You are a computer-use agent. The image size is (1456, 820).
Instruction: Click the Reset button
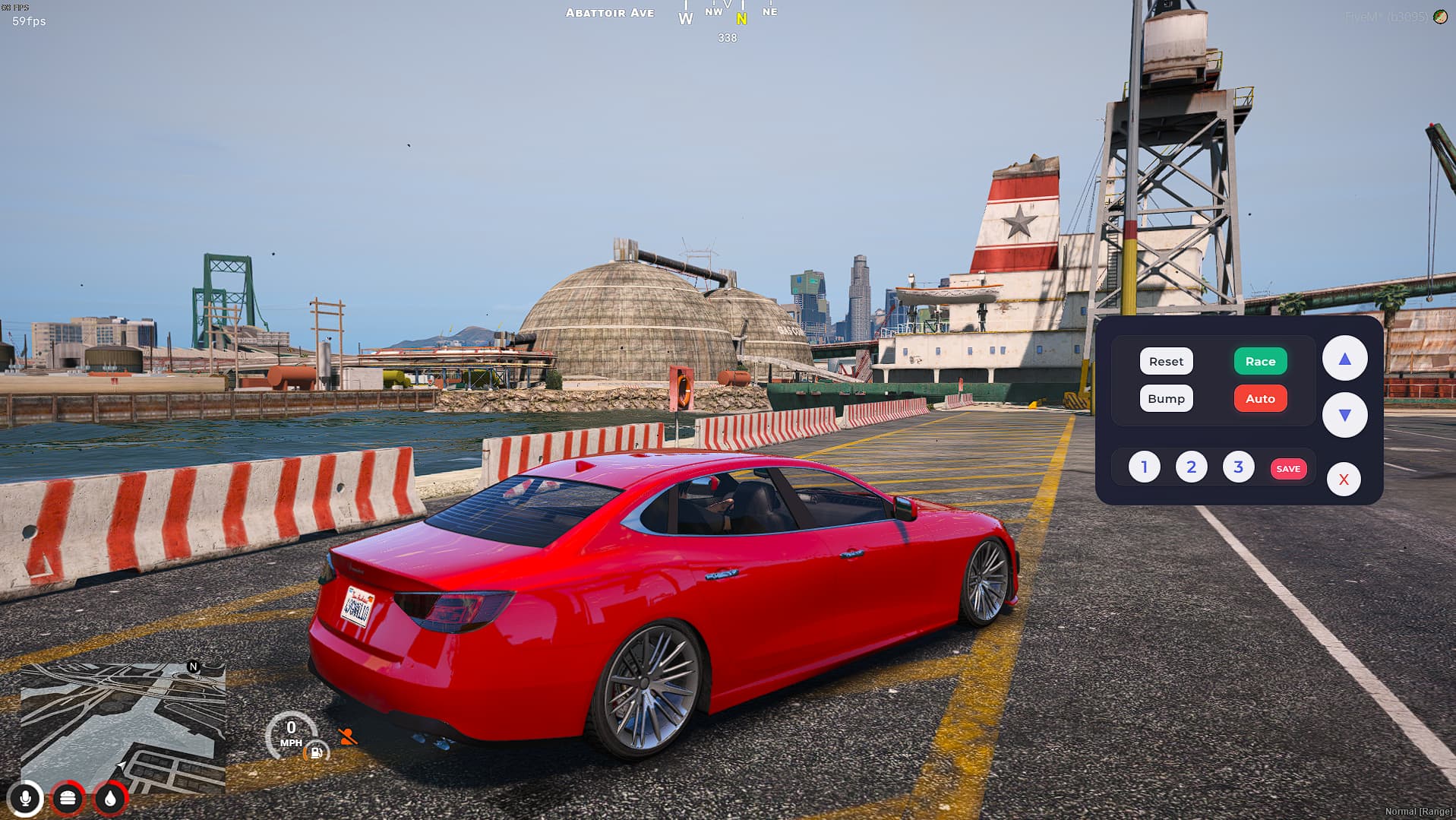pos(1166,362)
